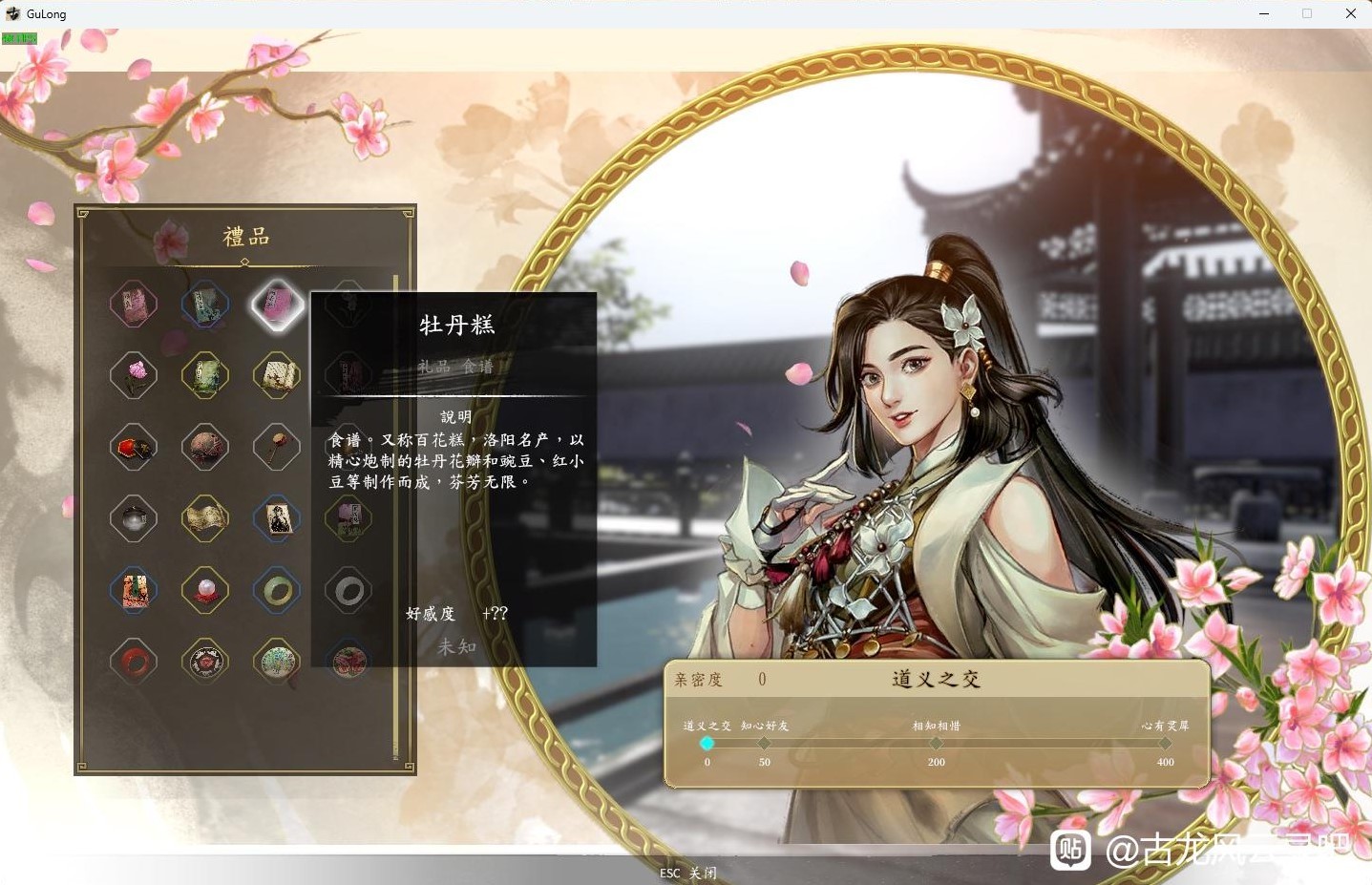Click the pink booklet gift in top-left slot
Screen dimensions: 1372x885
coord(134,304)
